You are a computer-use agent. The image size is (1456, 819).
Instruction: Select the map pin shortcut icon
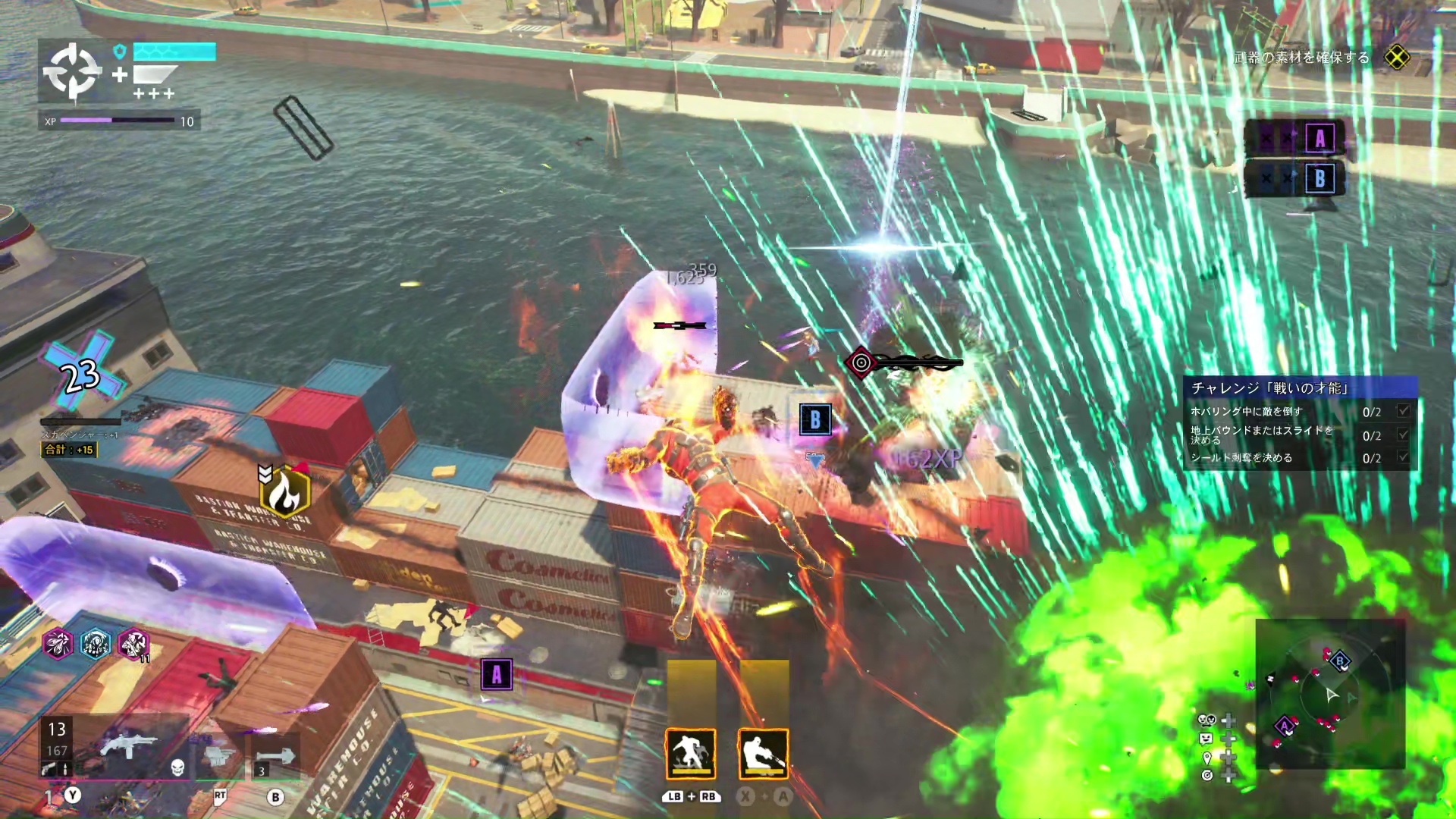pyautogui.click(x=1207, y=757)
